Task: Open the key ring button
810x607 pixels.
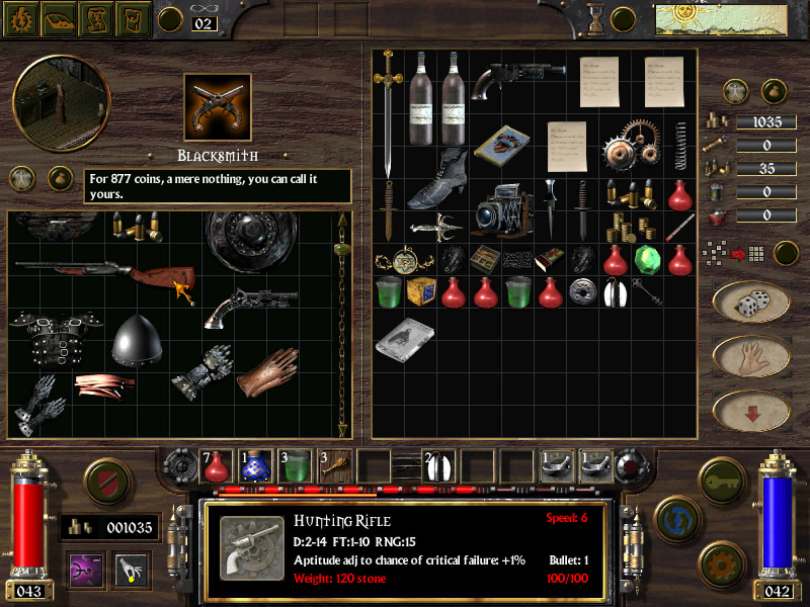Action: point(720,480)
